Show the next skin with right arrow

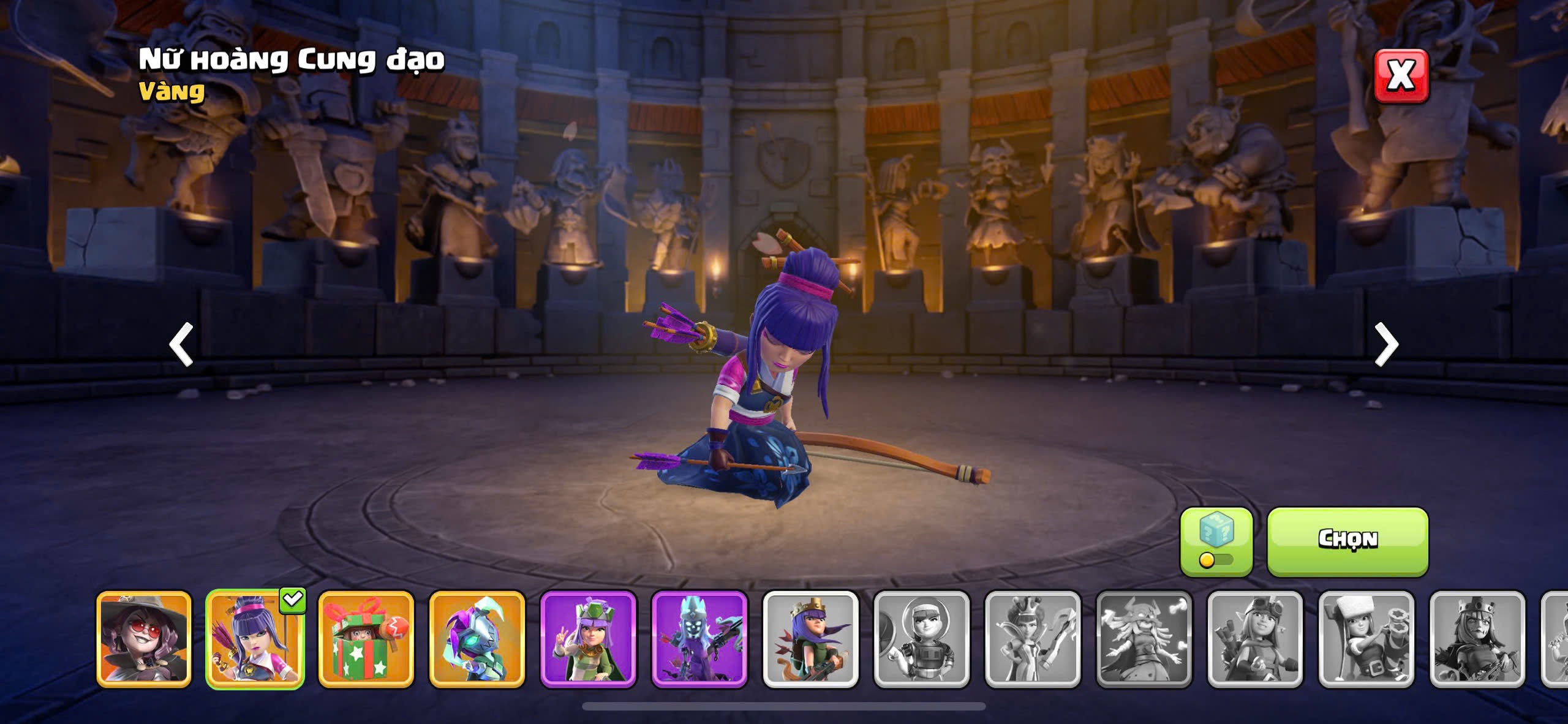(x=1386, y=344)
